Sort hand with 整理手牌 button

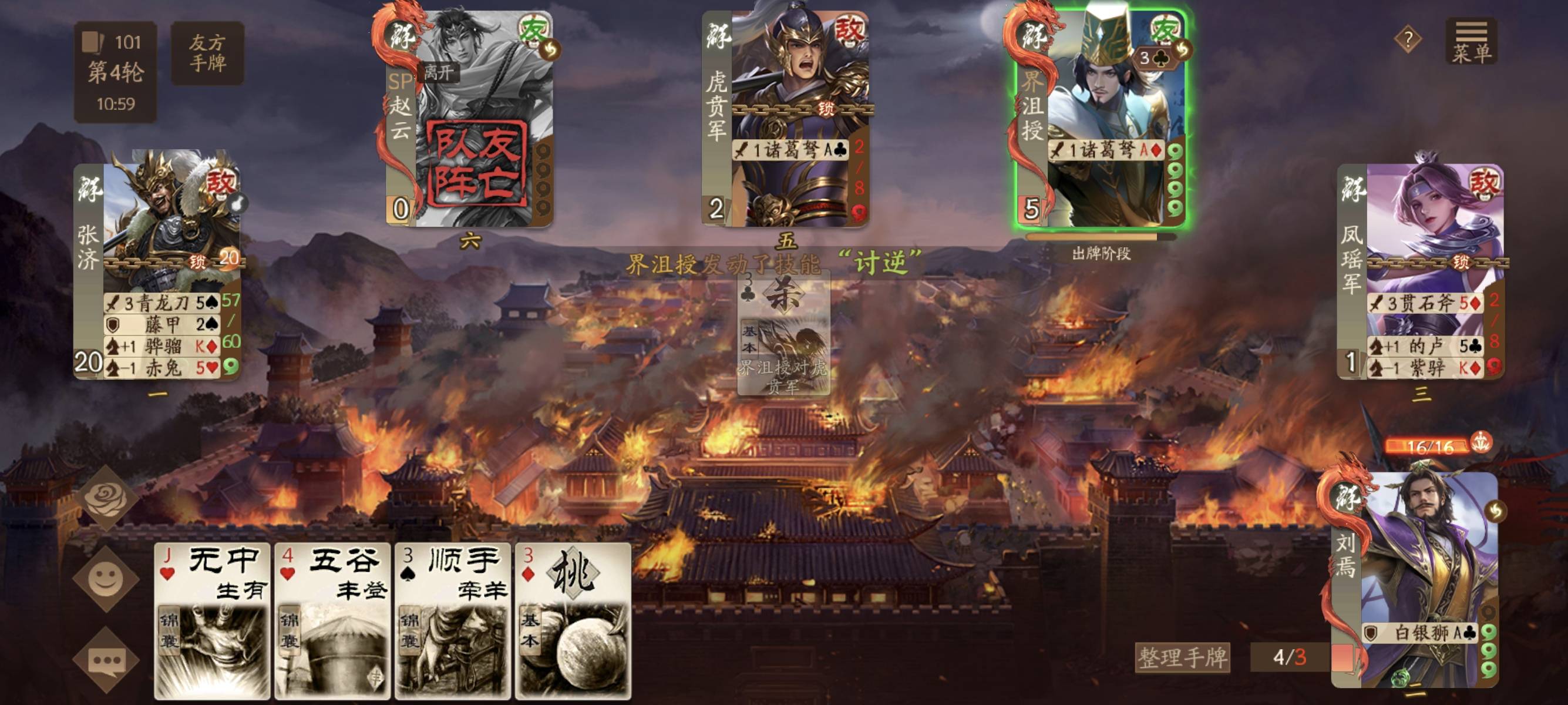pyautogui.click(x=1182, y=657)
